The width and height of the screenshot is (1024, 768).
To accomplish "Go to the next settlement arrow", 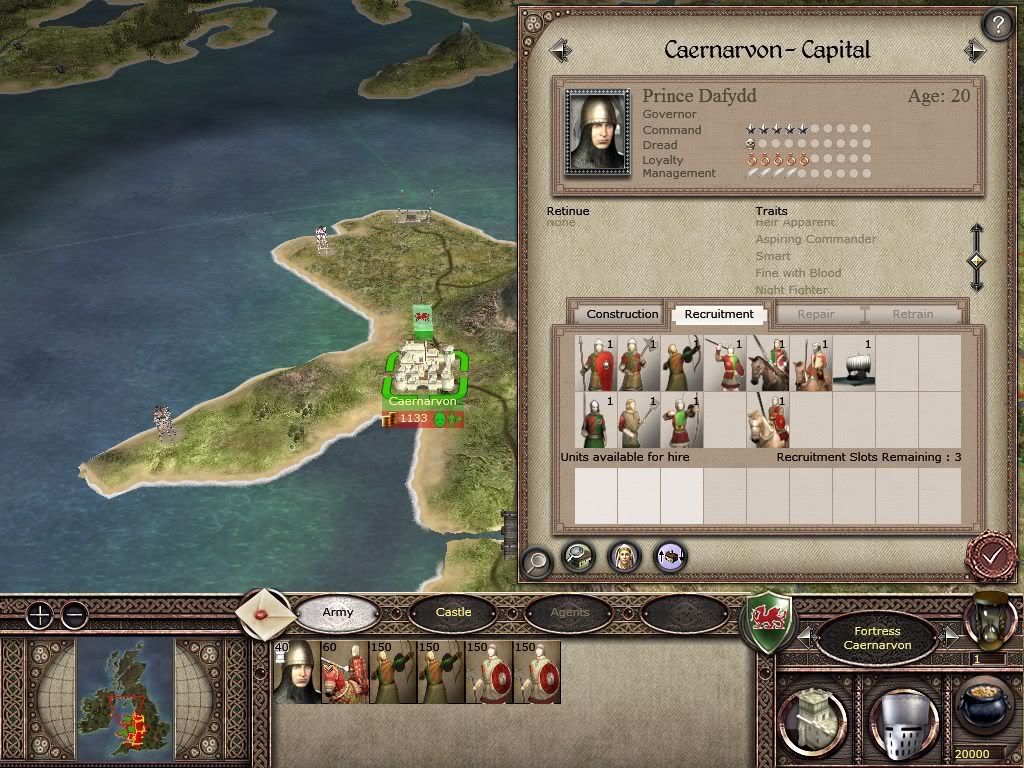I will click(976, 50).
